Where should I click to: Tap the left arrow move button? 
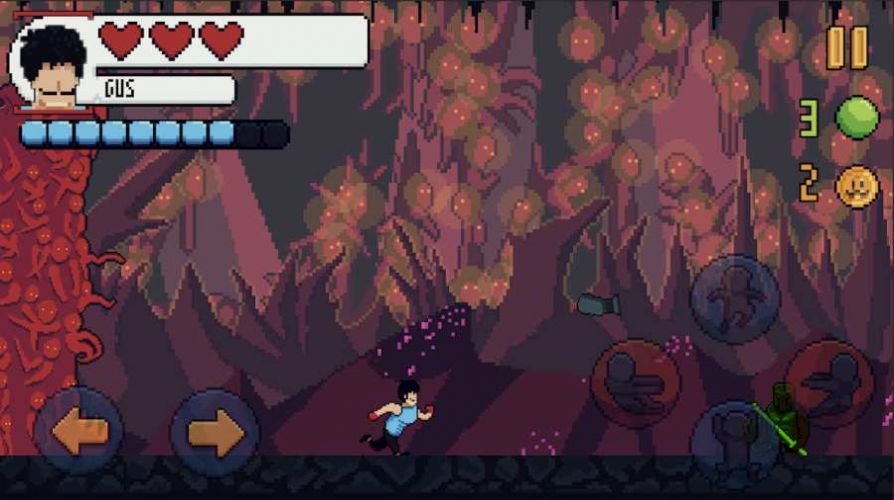coord(79,432)
